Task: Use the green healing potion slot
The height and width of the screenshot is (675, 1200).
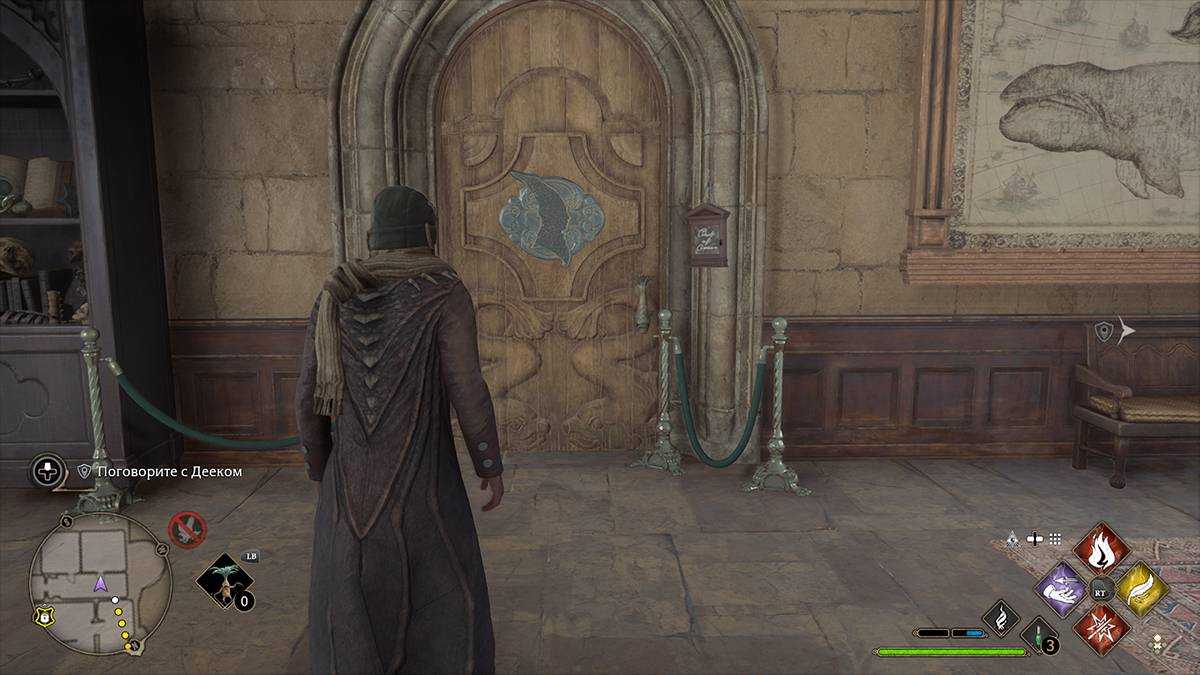Action: (1038, 634)
